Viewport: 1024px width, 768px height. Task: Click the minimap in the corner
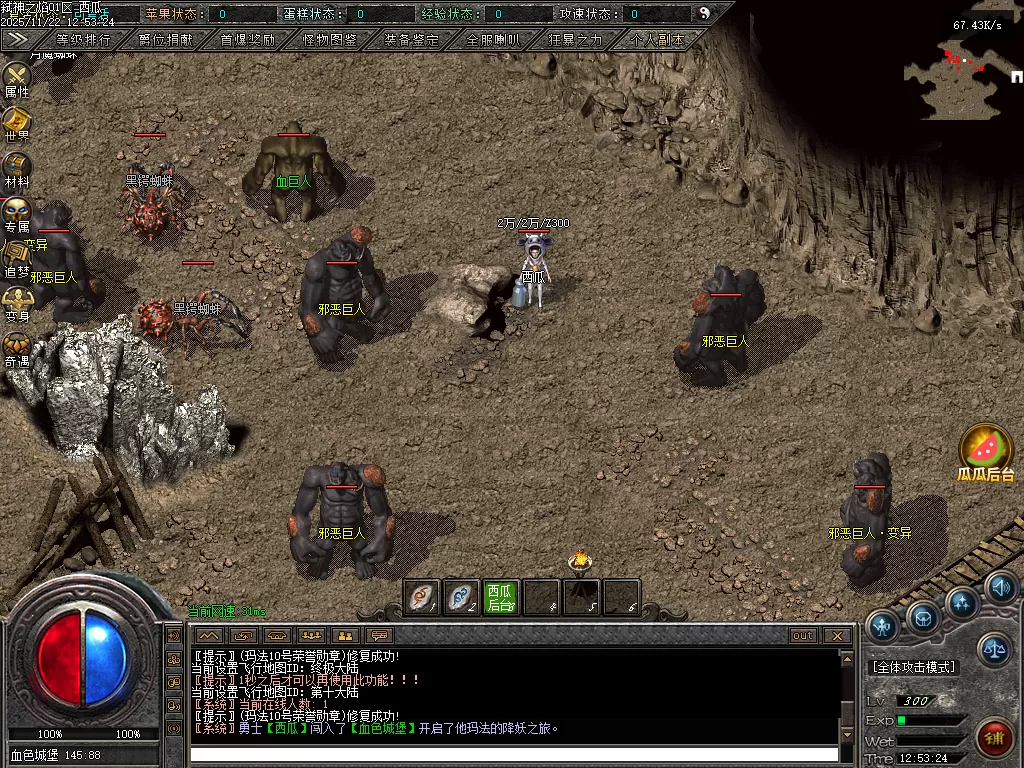pos(955,75)
